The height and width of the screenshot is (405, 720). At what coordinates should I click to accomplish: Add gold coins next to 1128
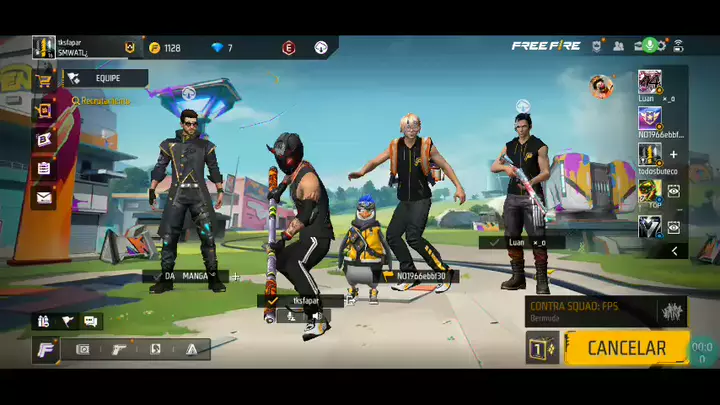click(x=154, y=47)
